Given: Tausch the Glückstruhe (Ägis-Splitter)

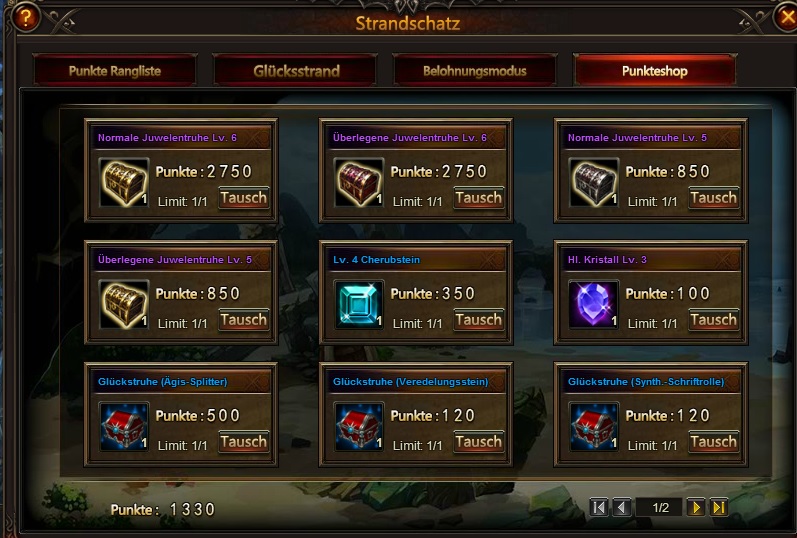Looking at the screenshot, I should tap(243, 442).
